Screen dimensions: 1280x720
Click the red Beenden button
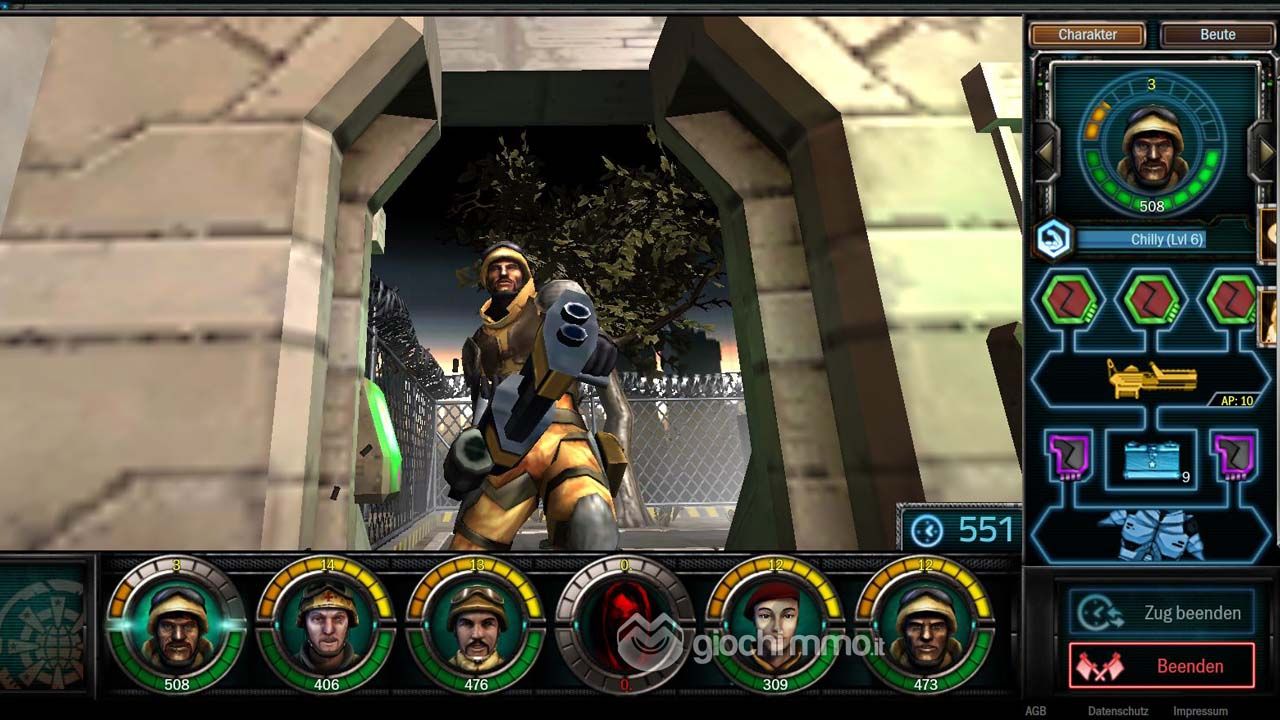[x=1161, y=666]
